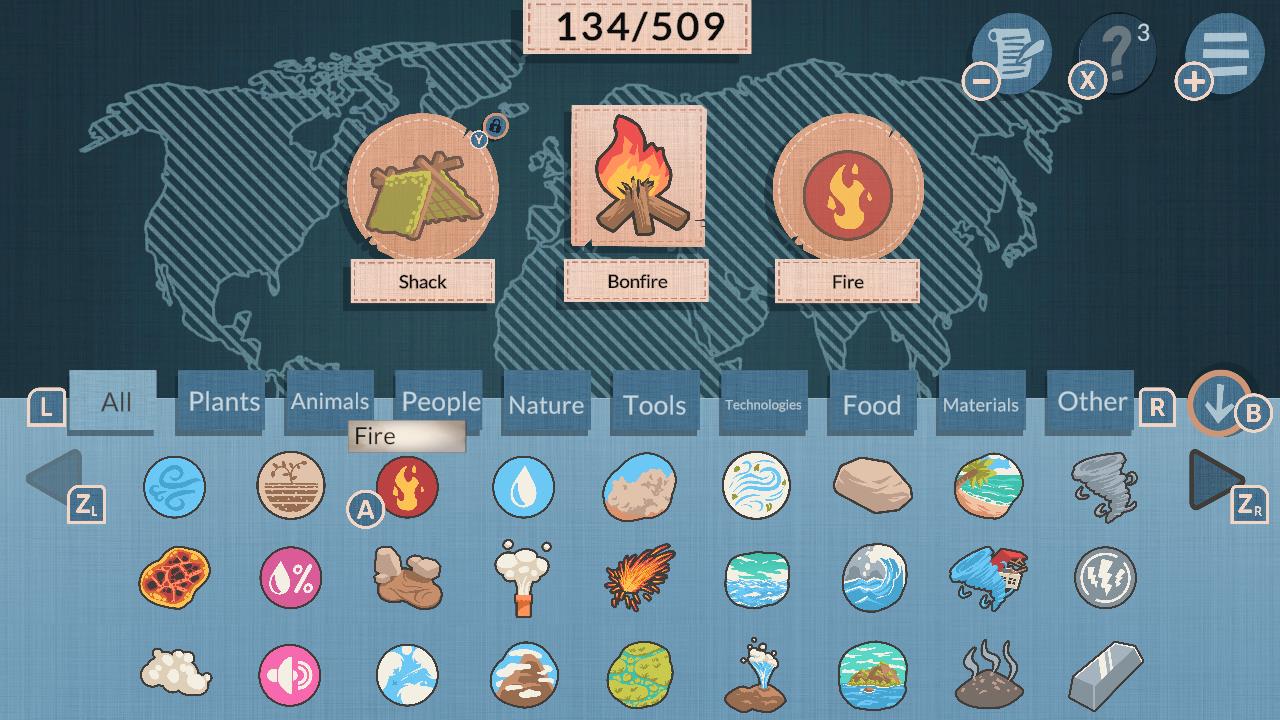1280x720 pixels.
Task: Select the Lightning element icon
Action: coord(1105,578)
